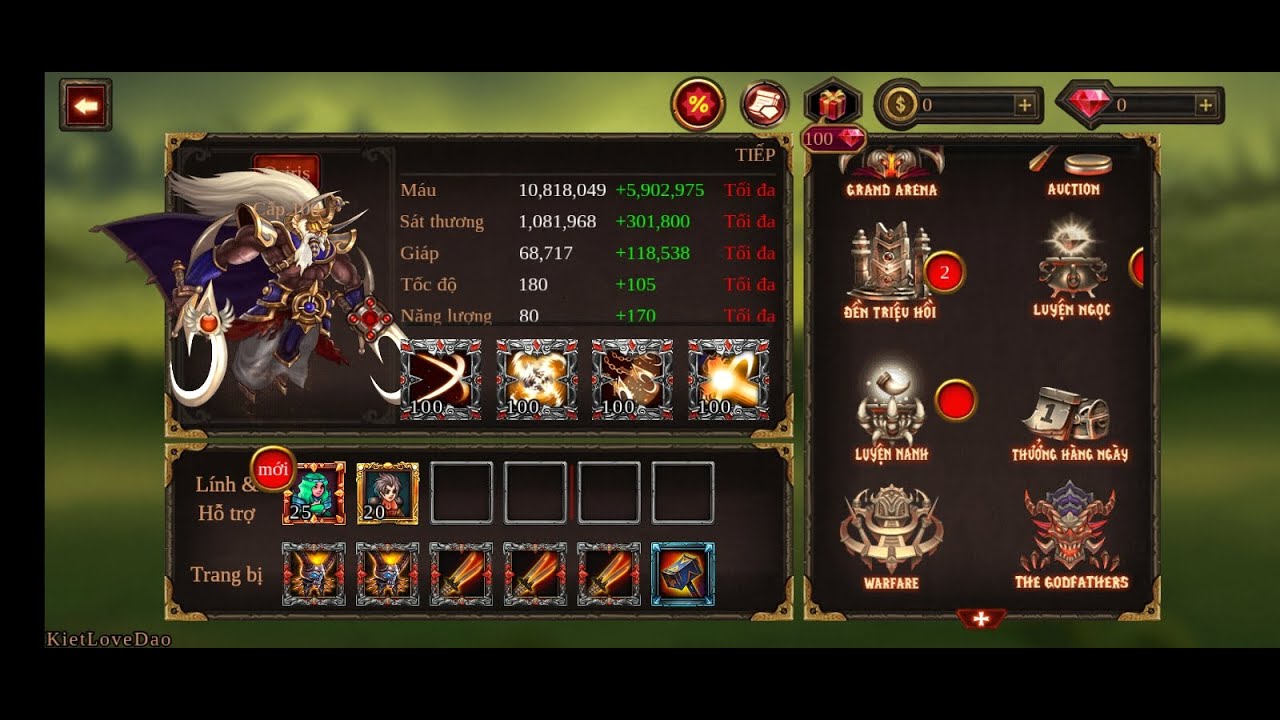This screenshot has height=720, width=1280.
Task: Enter the Grand Arena
Action: coord(891,171)
